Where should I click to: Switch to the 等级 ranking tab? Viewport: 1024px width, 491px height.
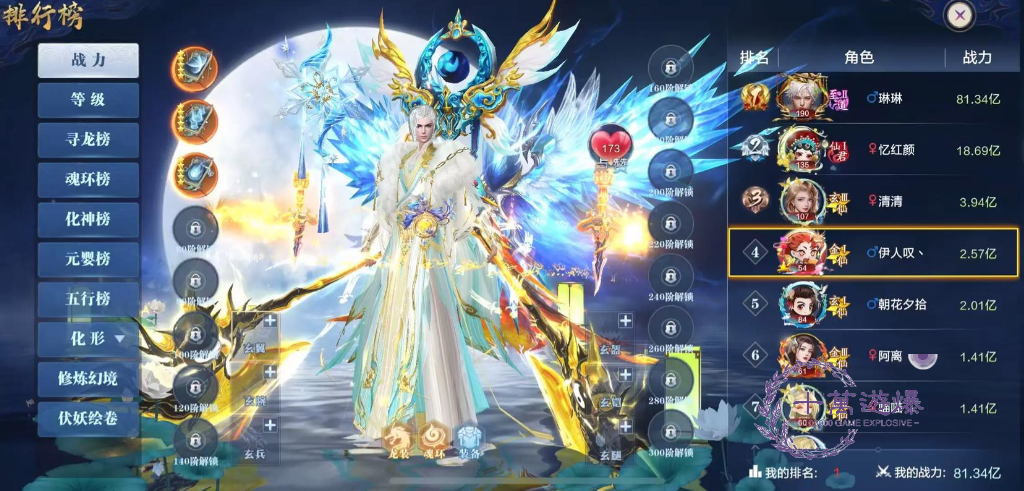88,100
